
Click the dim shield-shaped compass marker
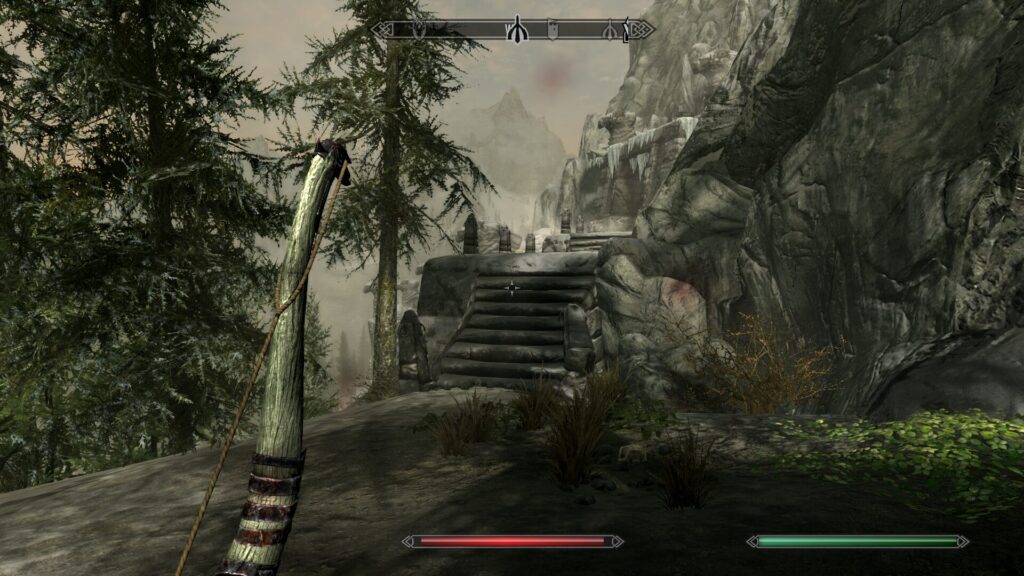419,30
